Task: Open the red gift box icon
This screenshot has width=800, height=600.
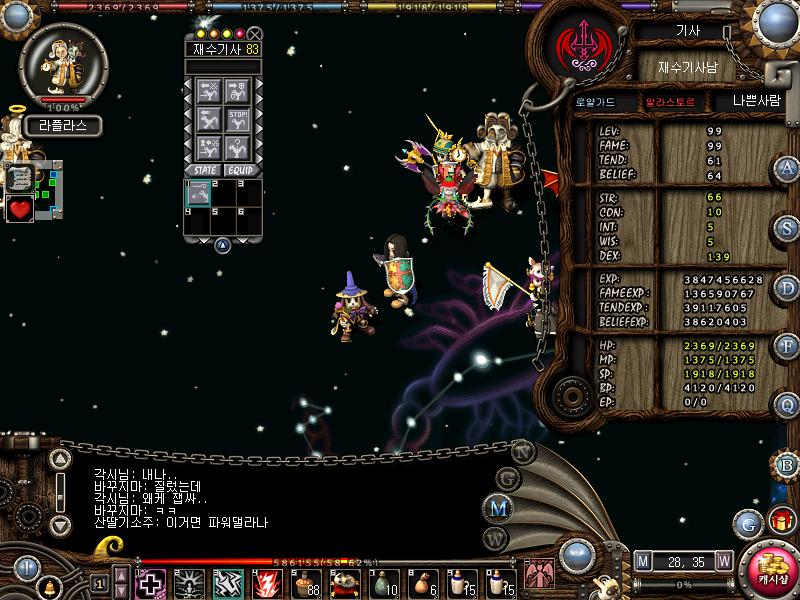Action: click(x=781, y=521)
